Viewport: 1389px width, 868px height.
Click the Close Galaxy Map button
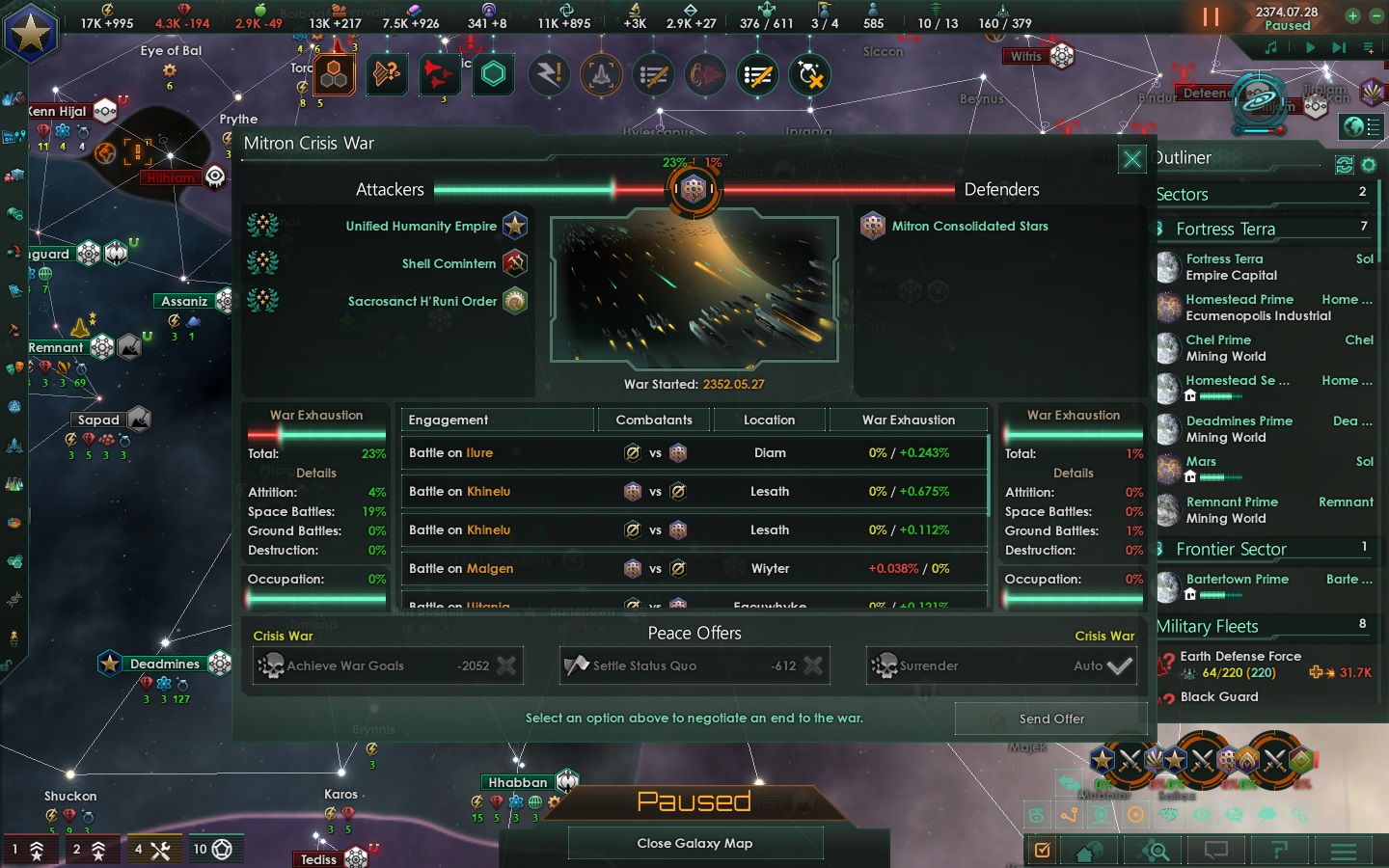point(694,843)
